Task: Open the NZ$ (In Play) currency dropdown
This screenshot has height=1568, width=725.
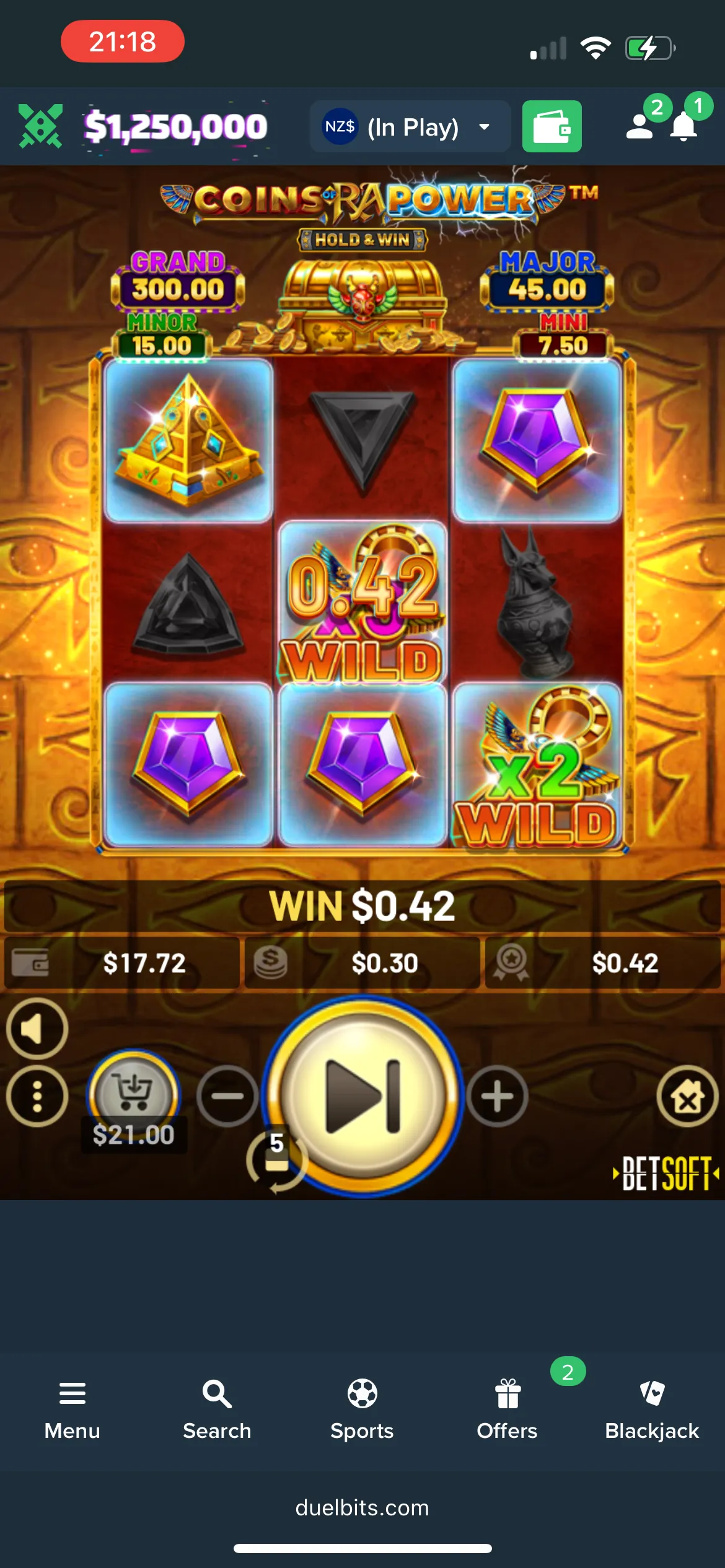Action: [x=410, y=127]
